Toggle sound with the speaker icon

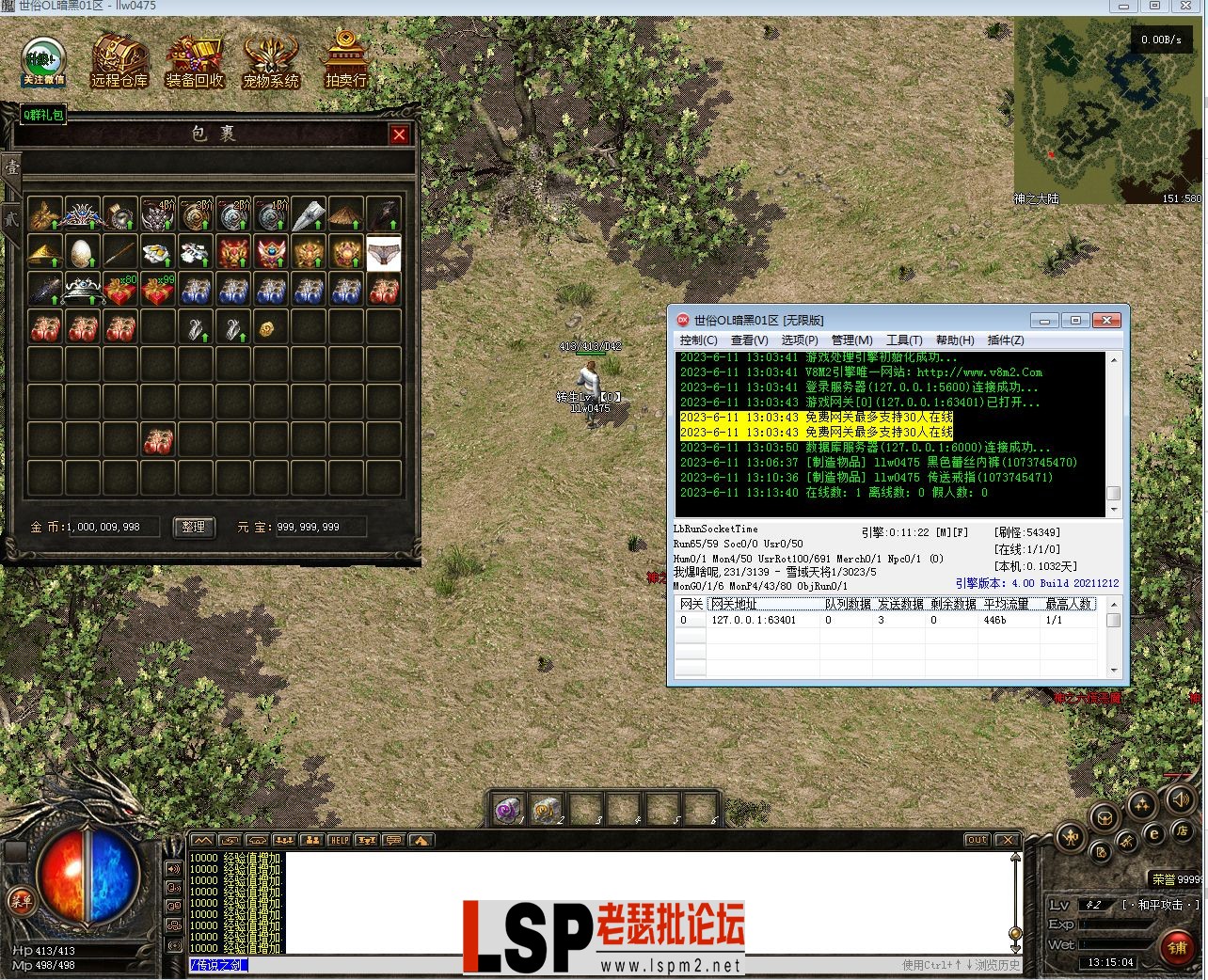pos(1177,800)
